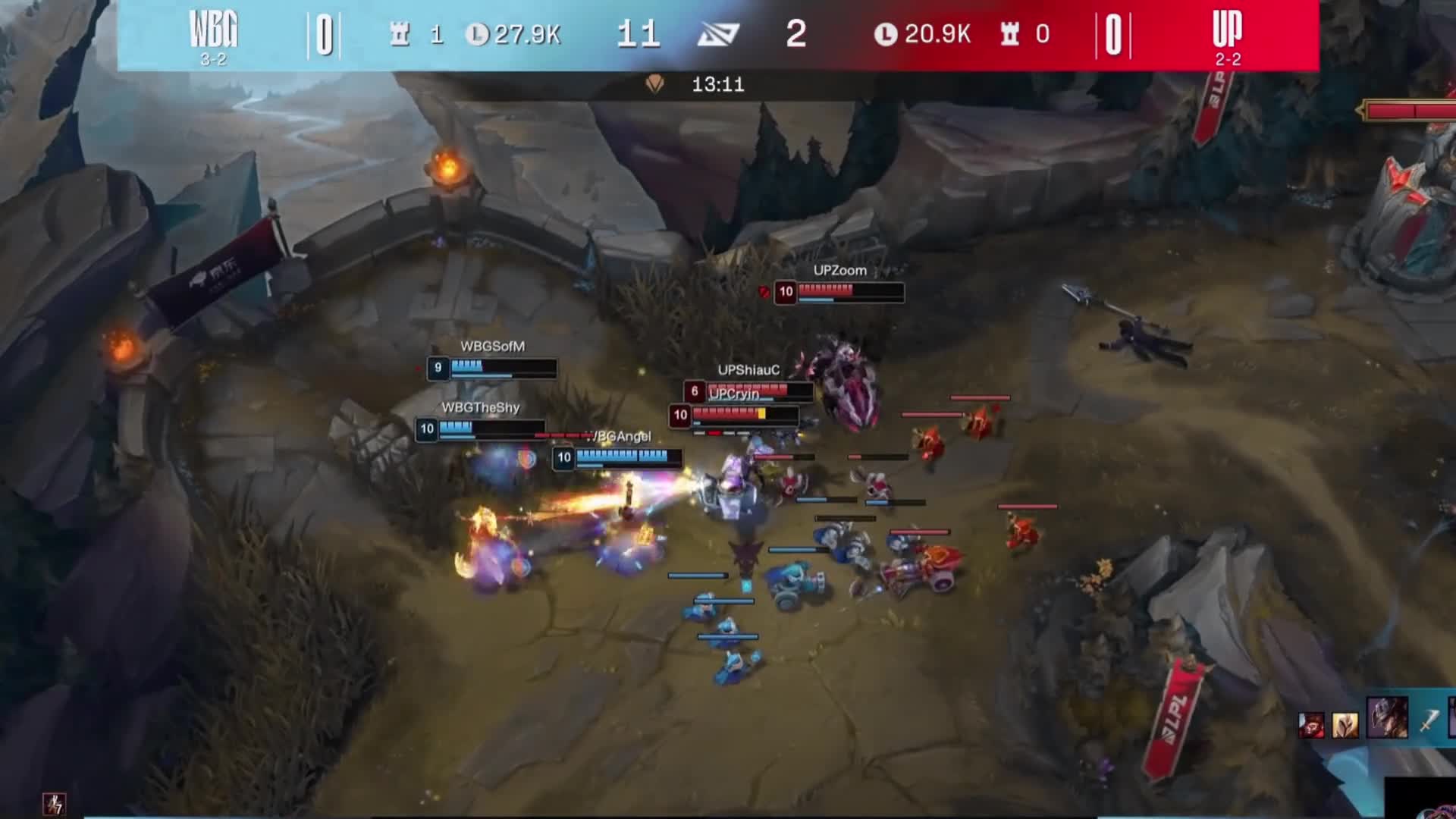Click WBGAngel's blue health bar
Viewport: 1456px width, 819px height.
coord(622,457)
